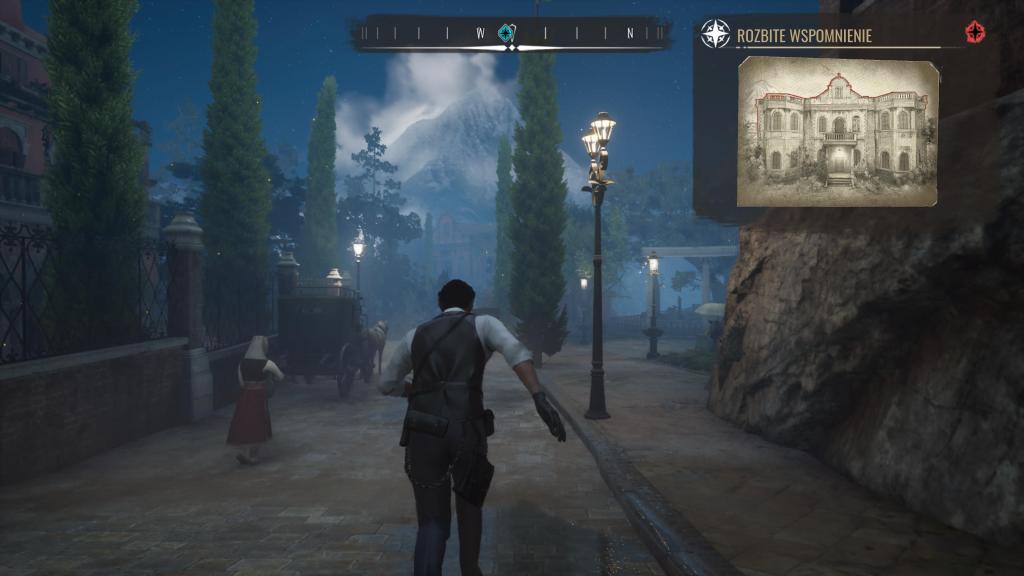Open the Rozbite Wspomnienie quest tracker

point(804,36)
